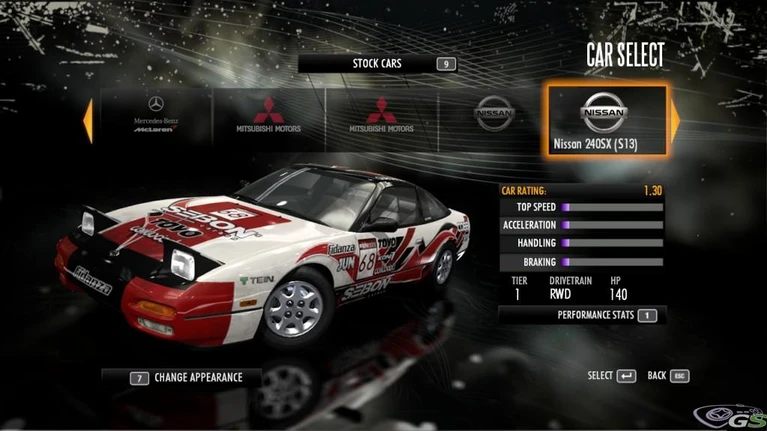Click the left arrow of the car carousel
Screen dimensions: 767x431
pyautogui.click(x=88, y=120)
